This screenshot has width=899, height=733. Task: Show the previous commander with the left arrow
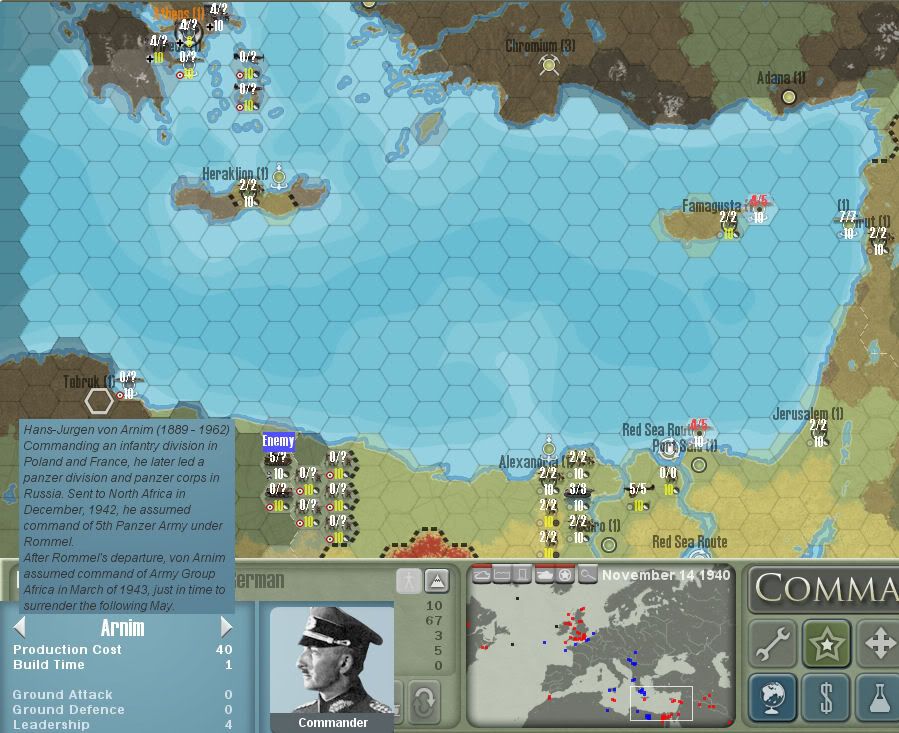click(19, 628)
